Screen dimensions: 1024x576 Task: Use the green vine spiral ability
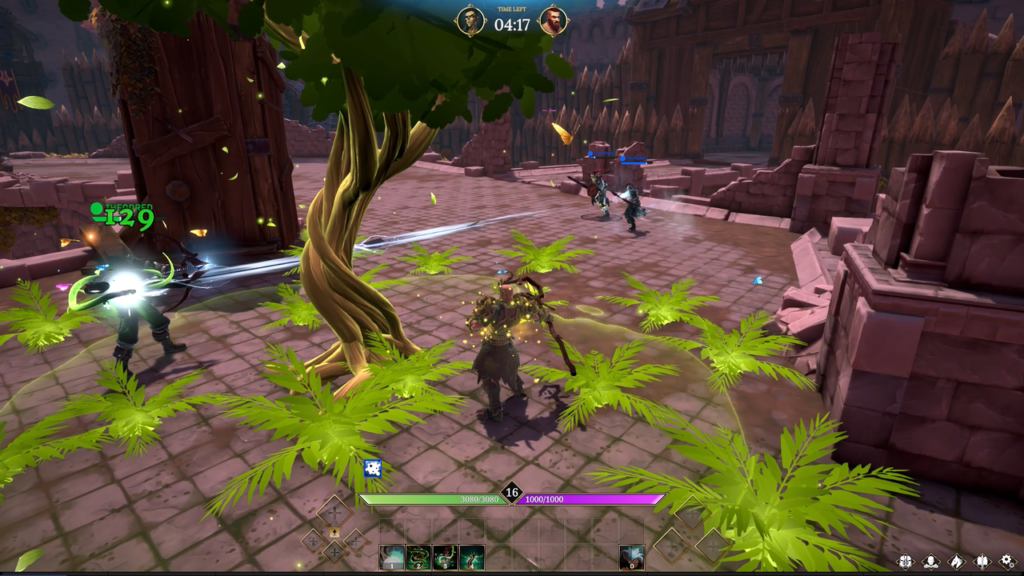(419, 557)
